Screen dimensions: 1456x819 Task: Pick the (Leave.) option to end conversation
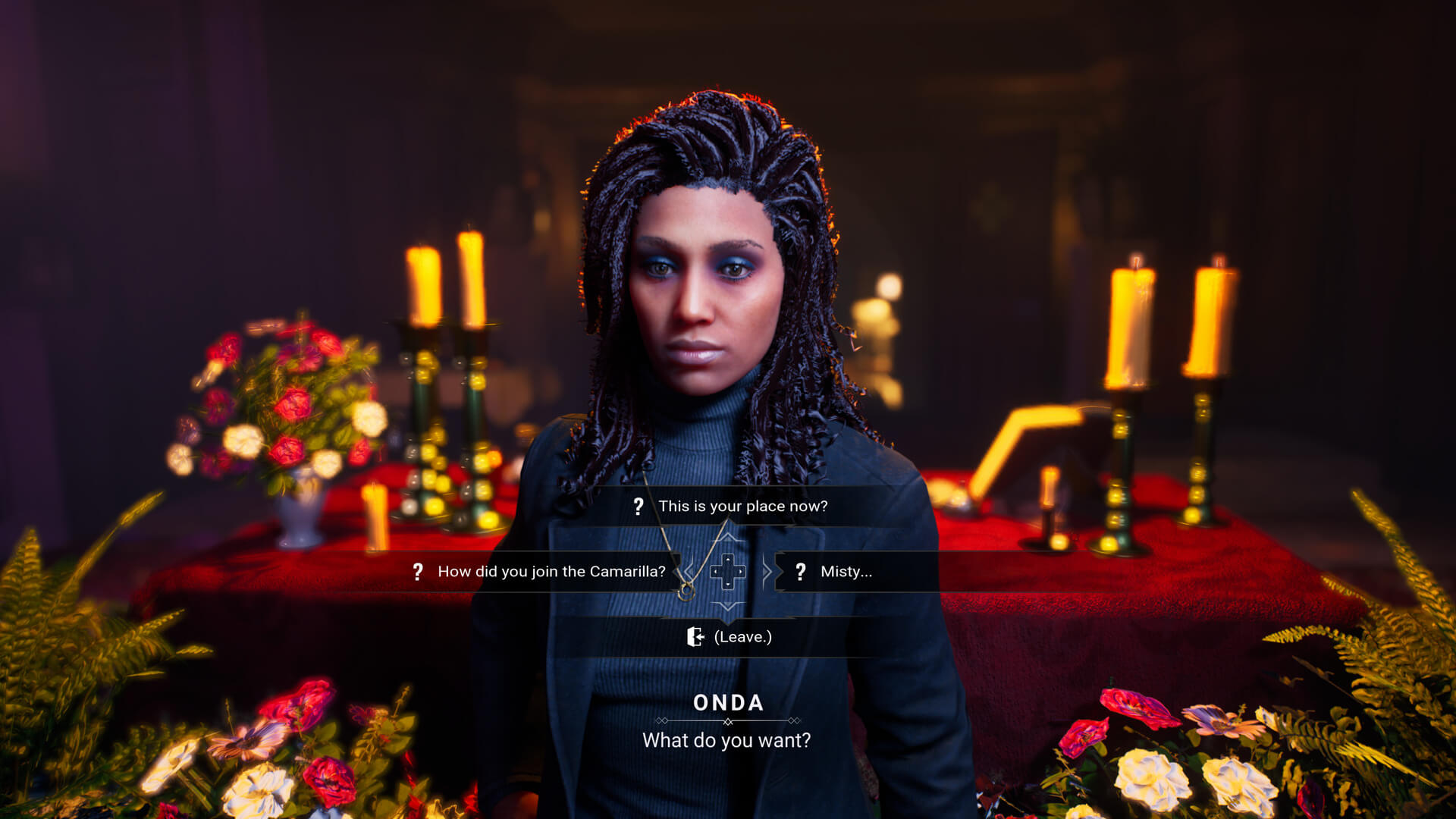point(742,637)
